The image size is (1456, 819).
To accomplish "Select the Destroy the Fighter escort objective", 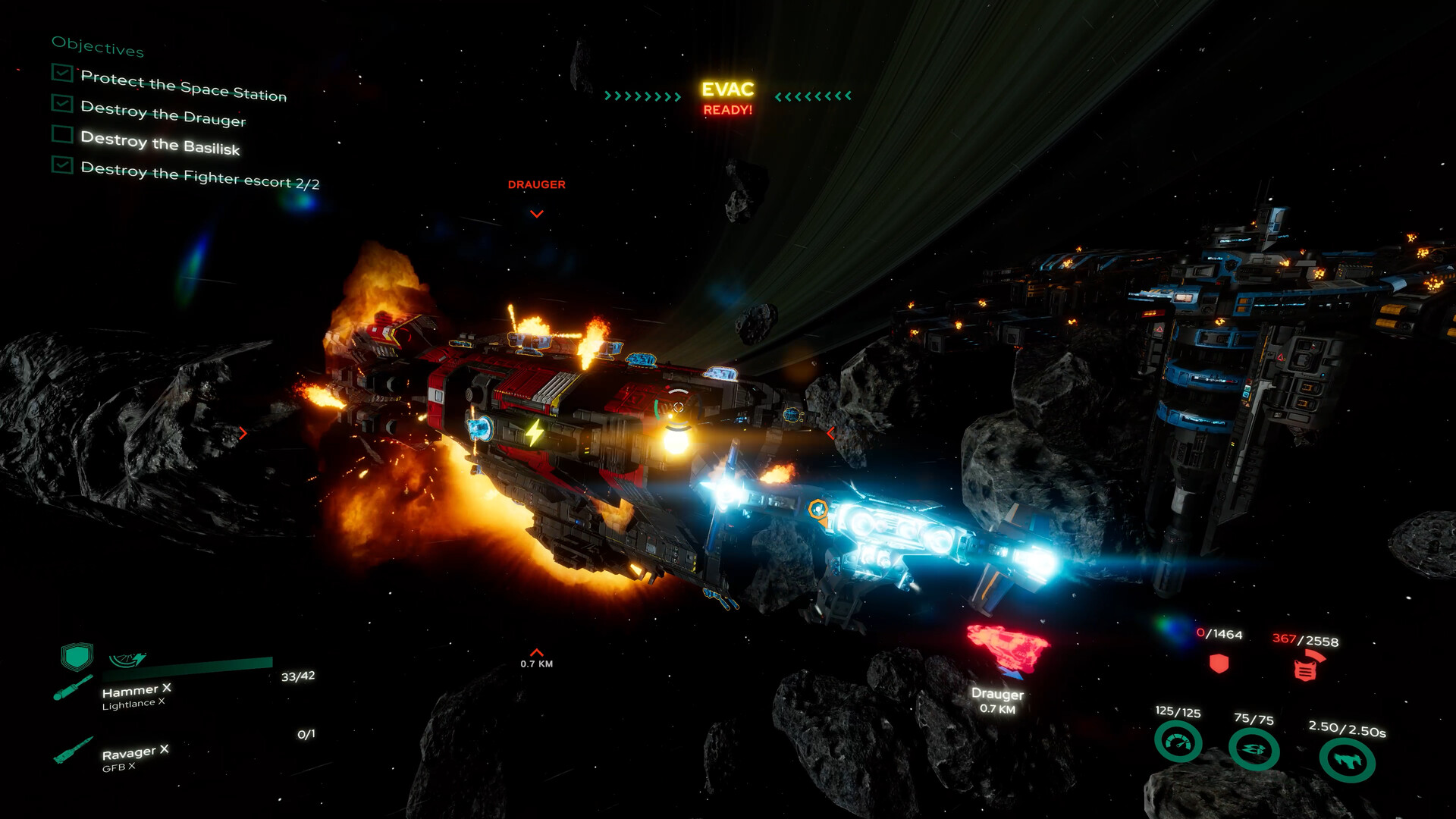I will (x=200, y=176).
